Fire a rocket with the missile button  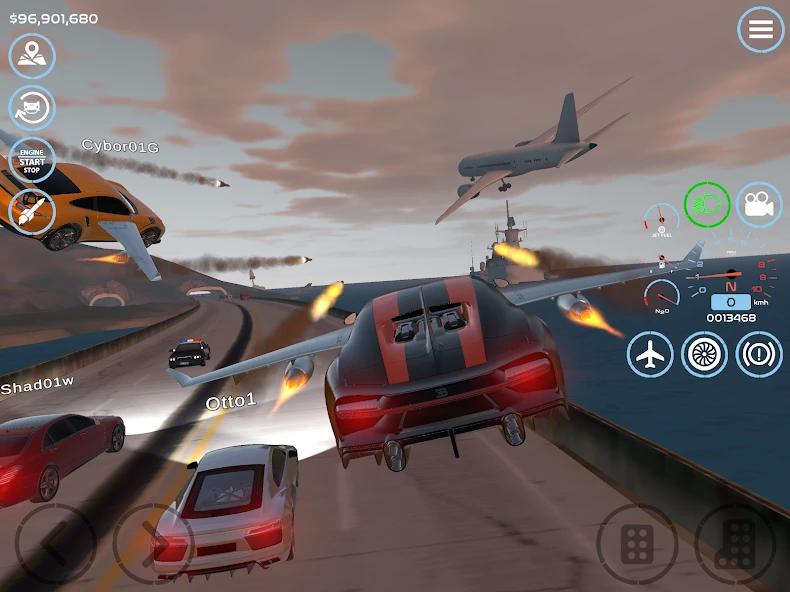pyautogui.click(x=32, y=212)
